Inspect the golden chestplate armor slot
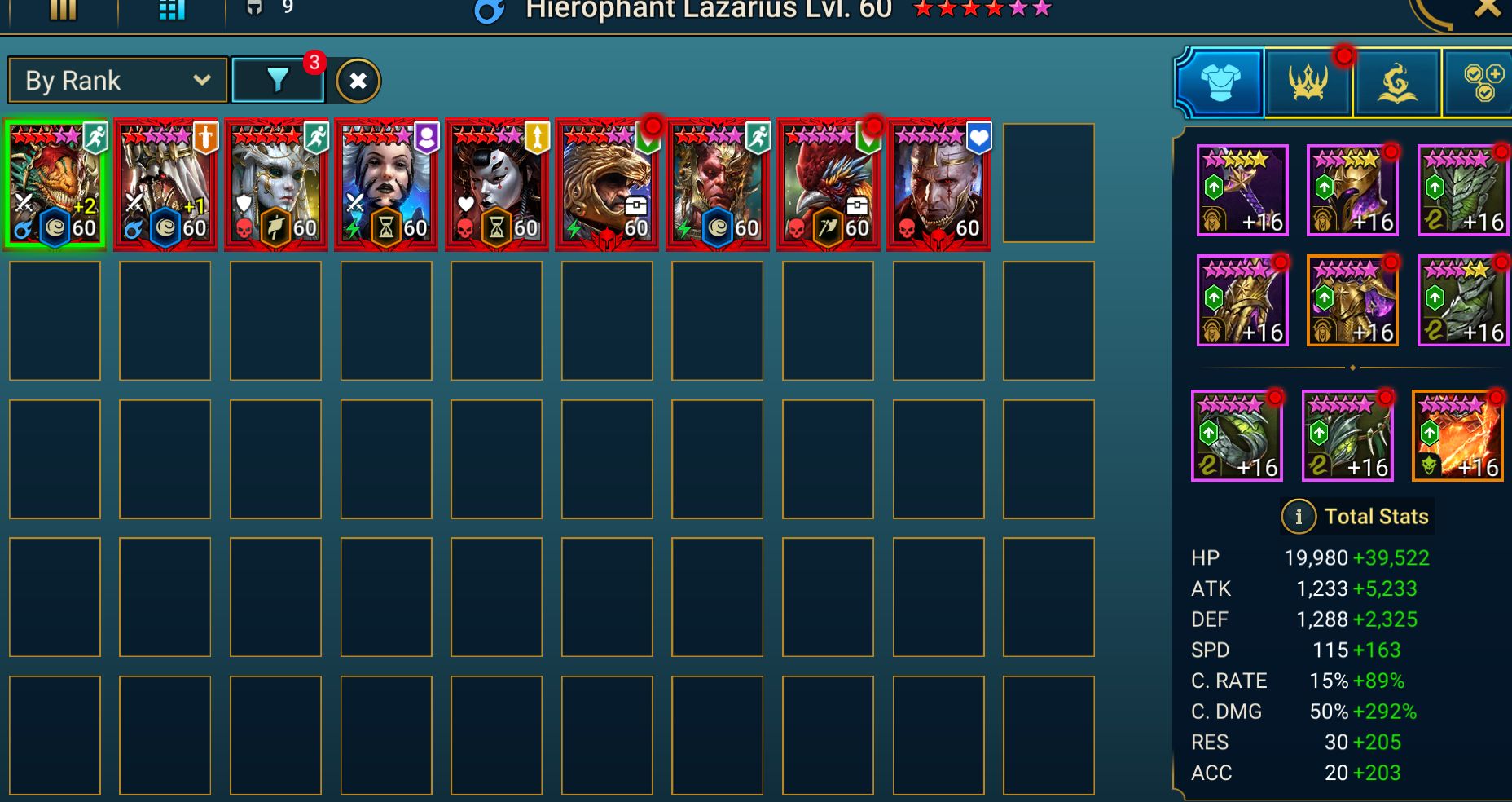The height and width of the screenshot is (802, 1512). tap(1352, 300)
